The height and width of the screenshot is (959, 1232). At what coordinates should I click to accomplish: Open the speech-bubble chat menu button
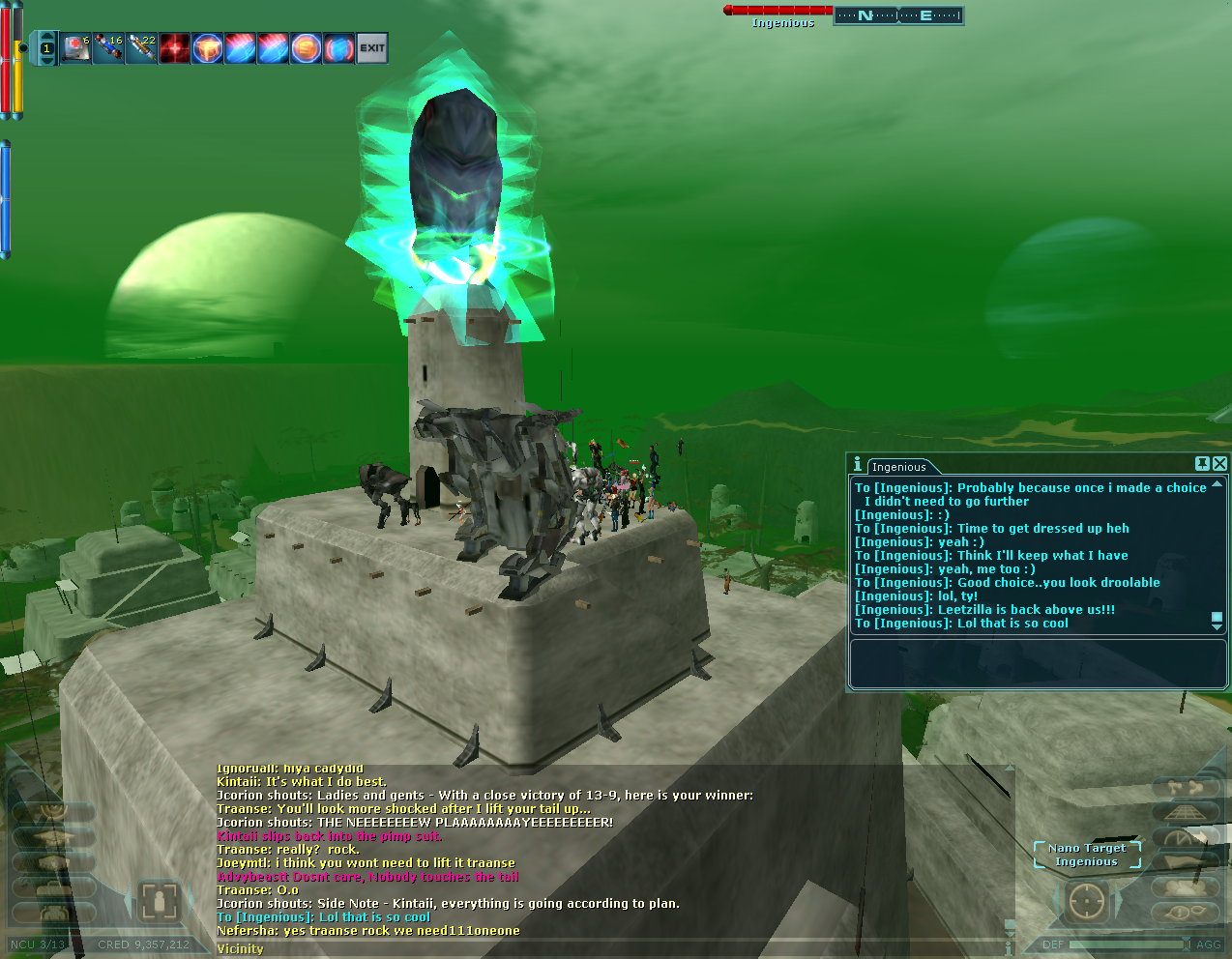1186,912
